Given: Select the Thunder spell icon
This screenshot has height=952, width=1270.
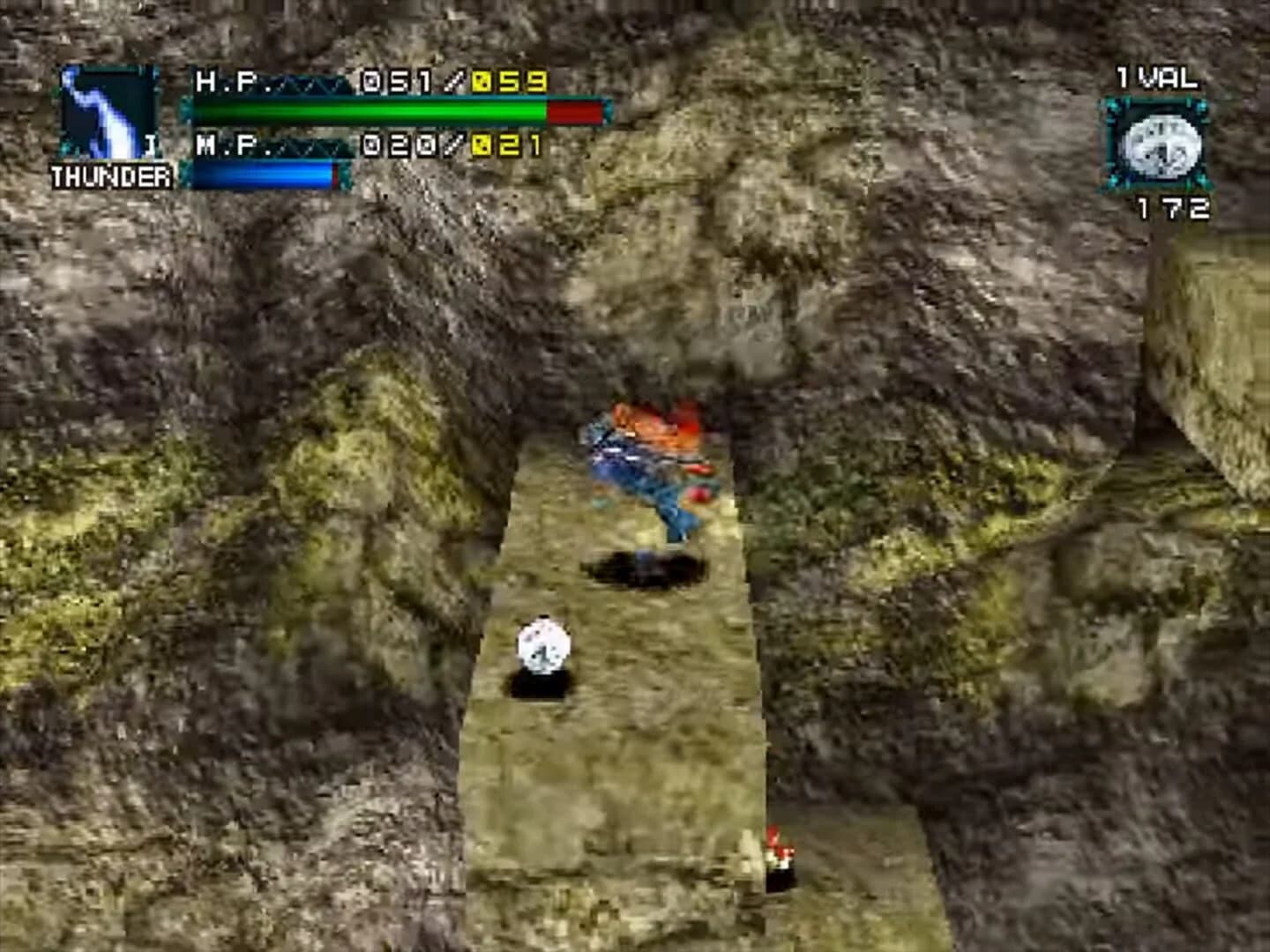Looking at the screenshot, I should pyautogui.click(x=108, y=115).
